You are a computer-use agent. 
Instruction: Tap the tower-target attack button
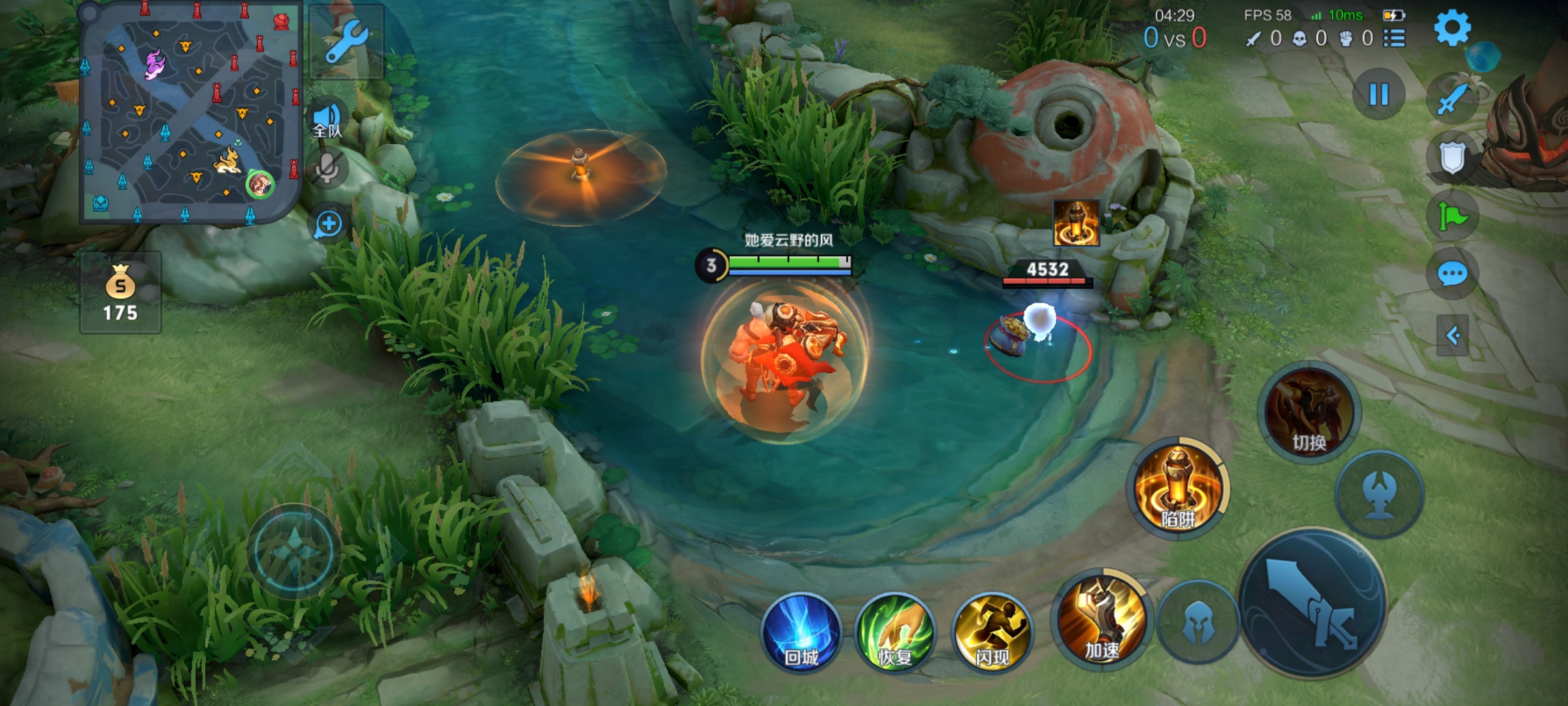pyautogui.click(x=1379, y=494)
